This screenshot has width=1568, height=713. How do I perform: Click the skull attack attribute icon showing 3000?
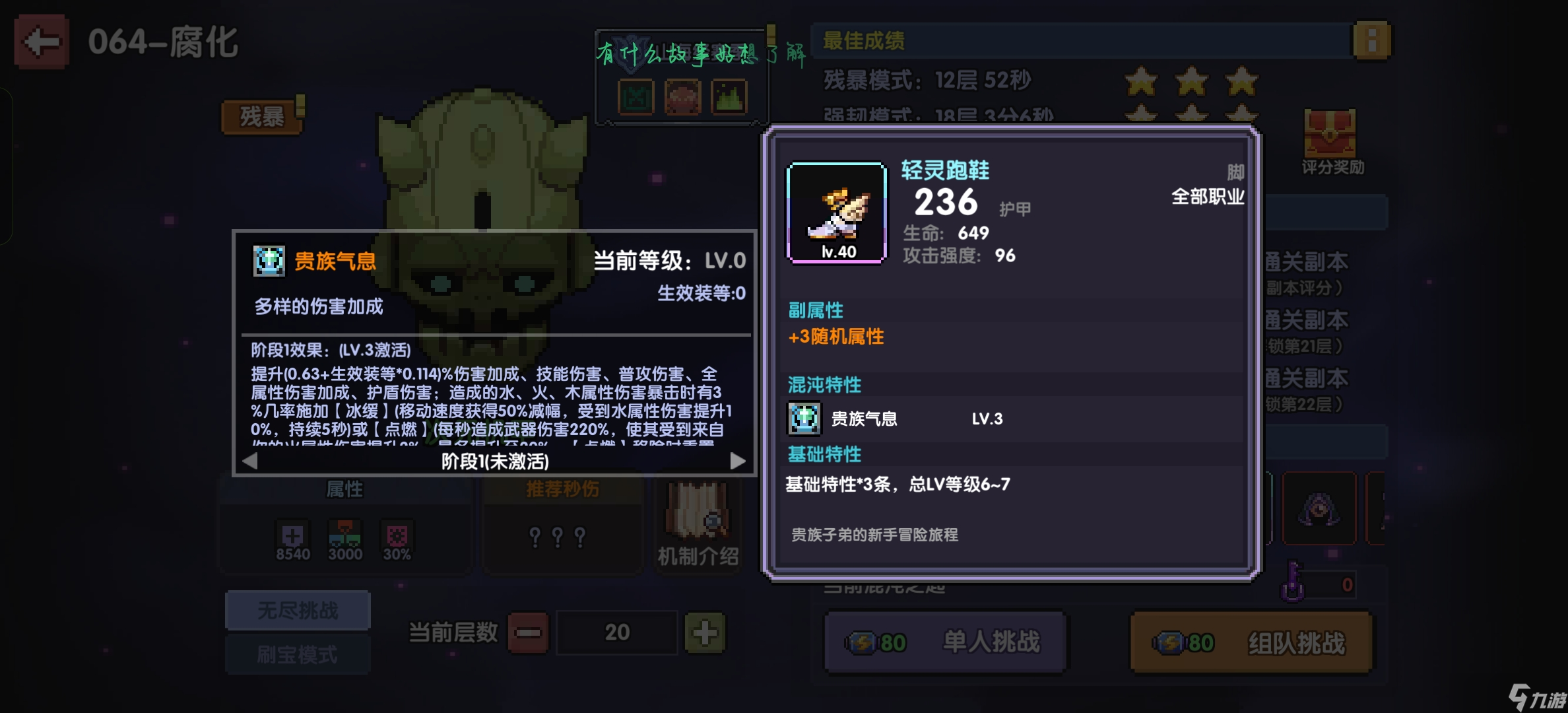click(346, 536)
